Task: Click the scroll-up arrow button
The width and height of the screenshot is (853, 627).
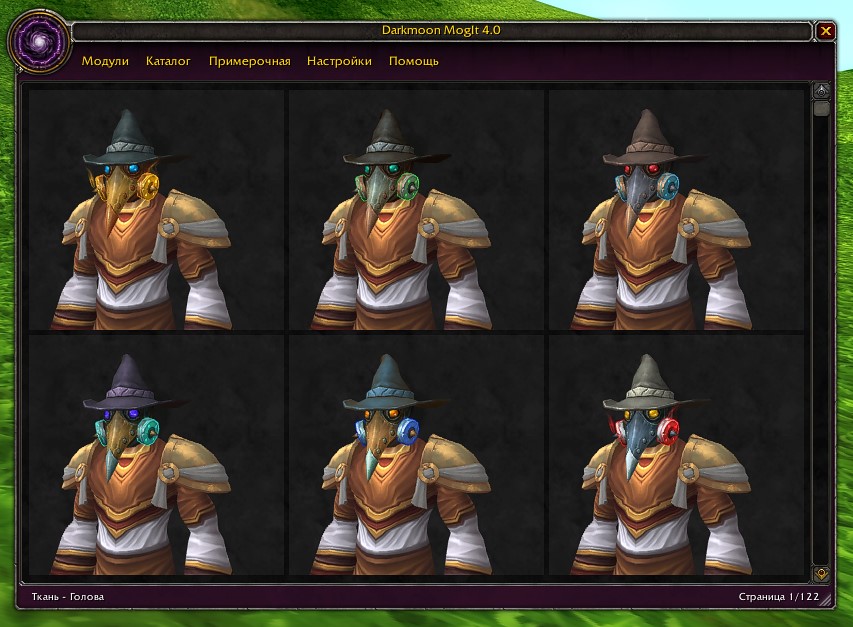Action: pos(821,90)
